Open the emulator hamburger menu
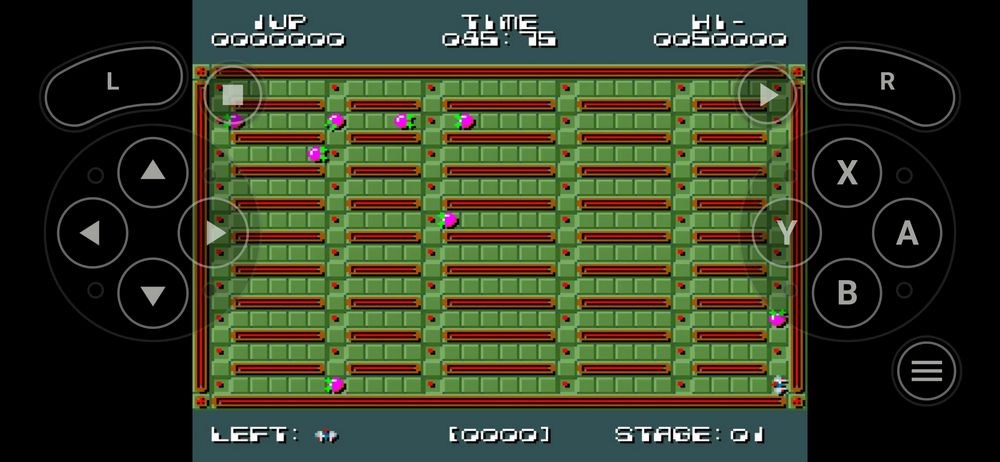This screenshot has height=462, width=1000. tap(927, 371)
